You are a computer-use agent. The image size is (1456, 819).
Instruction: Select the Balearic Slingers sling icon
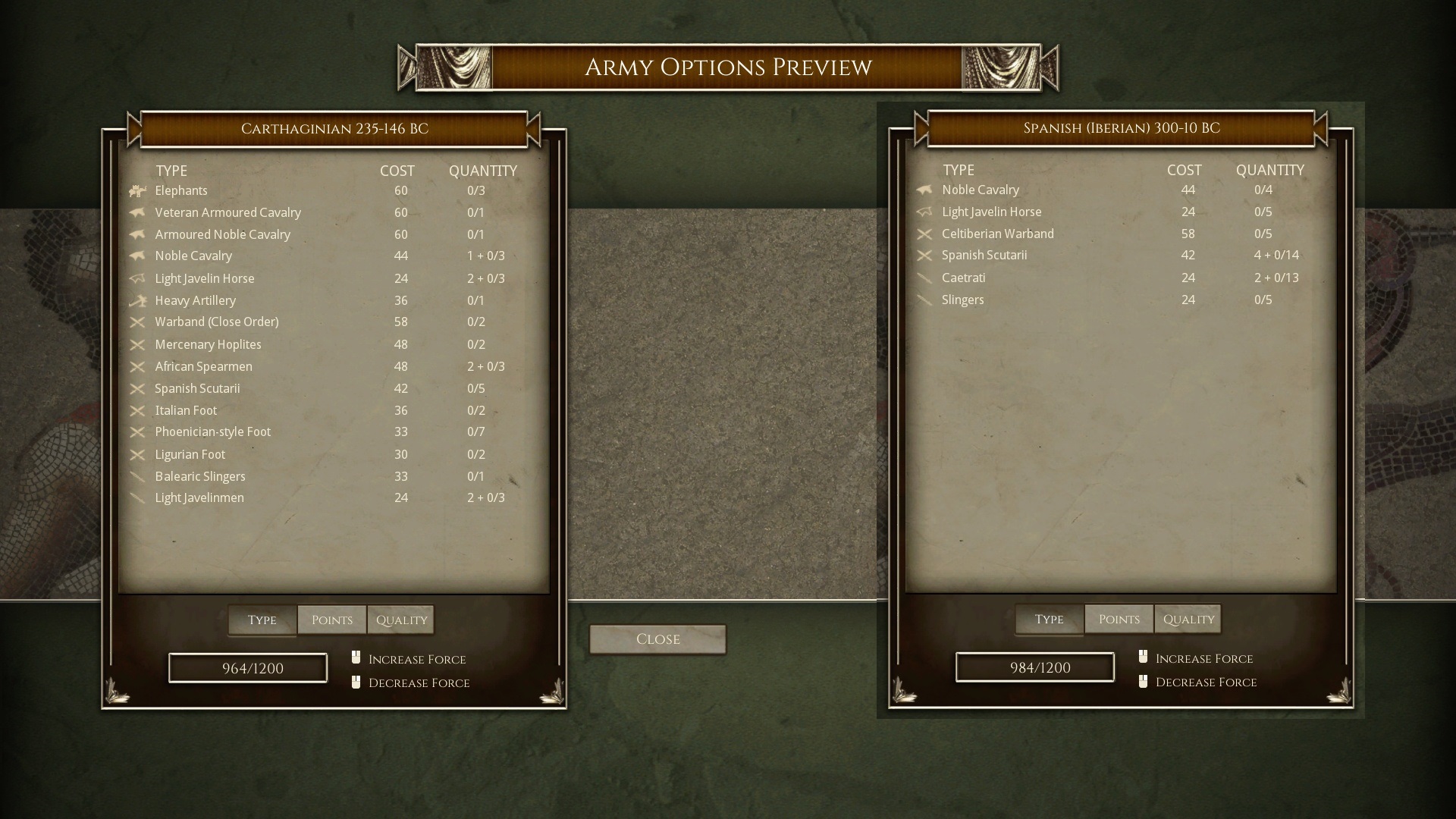click(140, 477)
